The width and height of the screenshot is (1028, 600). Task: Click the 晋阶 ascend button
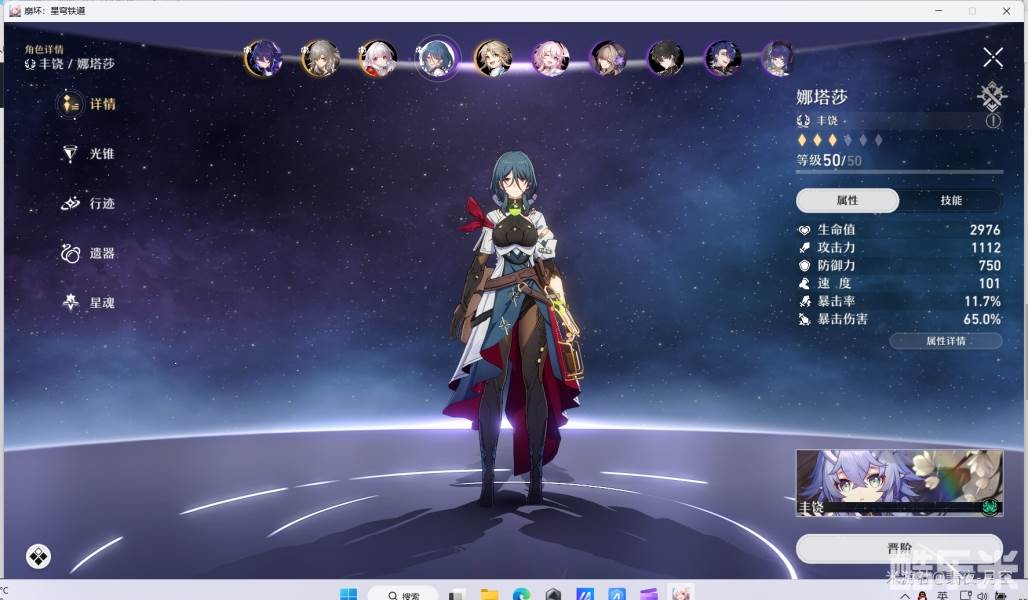[898, 548]
